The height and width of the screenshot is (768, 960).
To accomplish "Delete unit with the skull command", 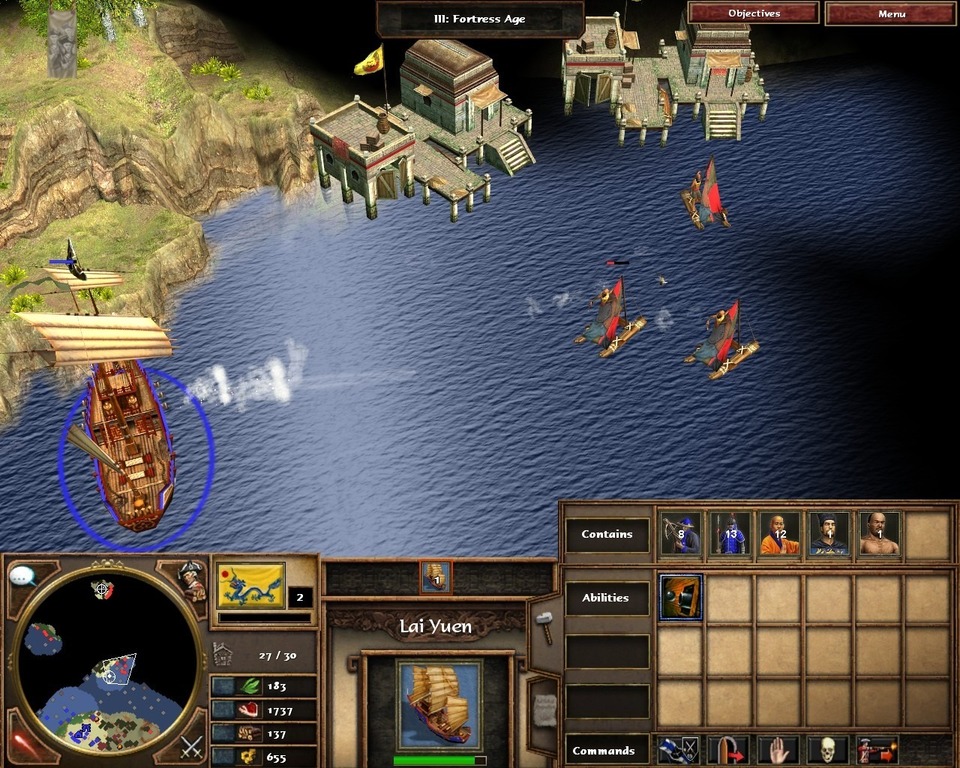I will (828, 750).
